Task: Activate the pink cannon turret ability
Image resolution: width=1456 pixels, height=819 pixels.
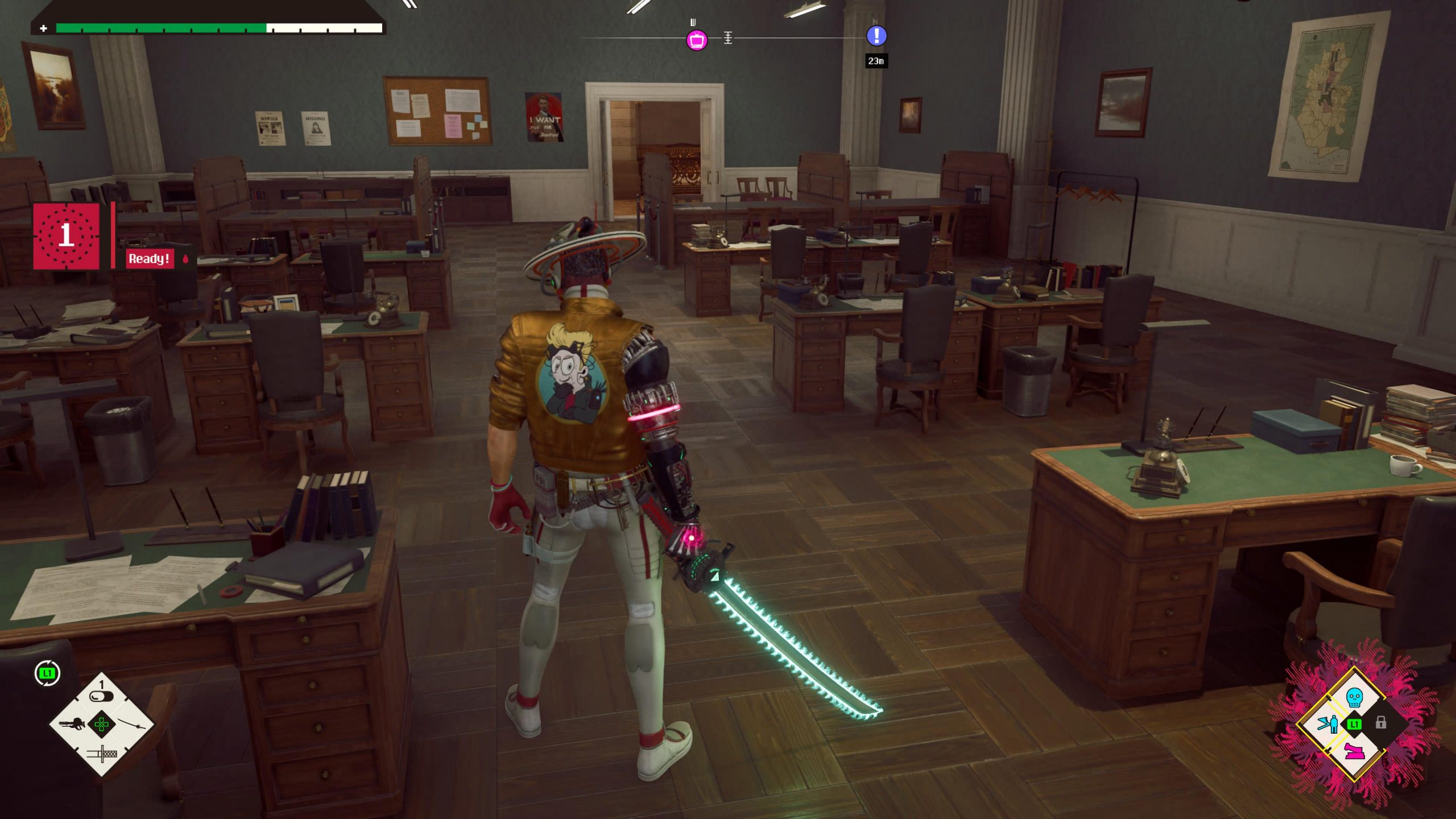Action: coord(1355,752)
